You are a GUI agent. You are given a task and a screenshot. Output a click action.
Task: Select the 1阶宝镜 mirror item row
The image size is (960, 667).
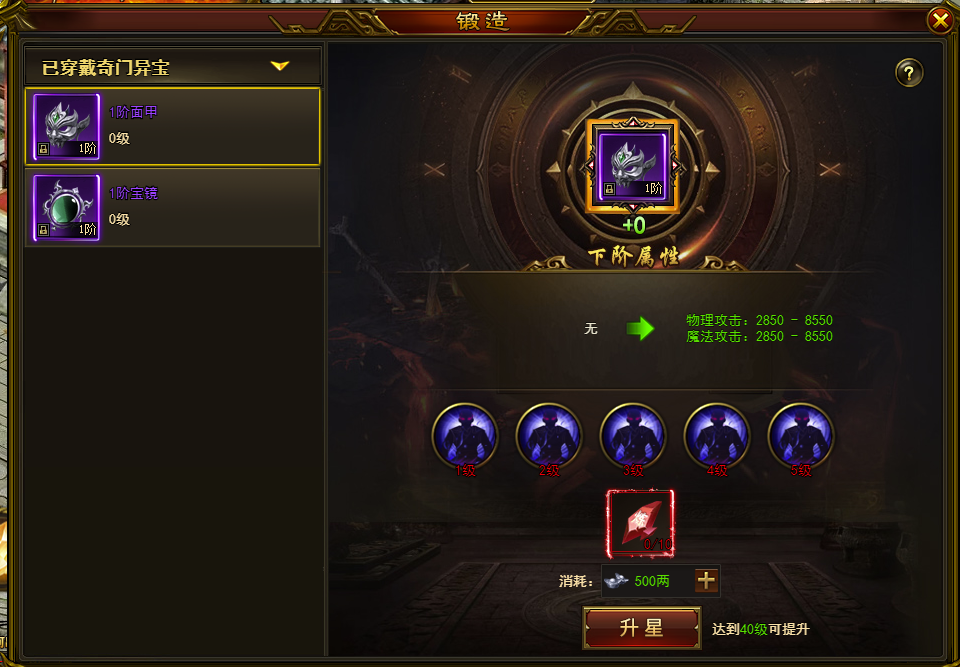[172, 207]
